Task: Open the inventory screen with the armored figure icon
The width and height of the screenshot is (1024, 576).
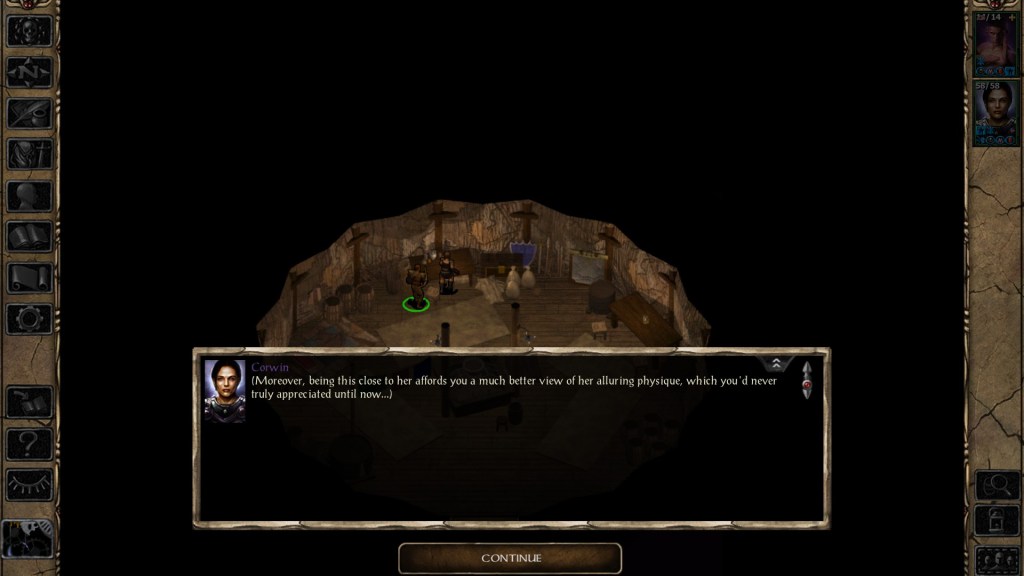Action: point(29,154)
